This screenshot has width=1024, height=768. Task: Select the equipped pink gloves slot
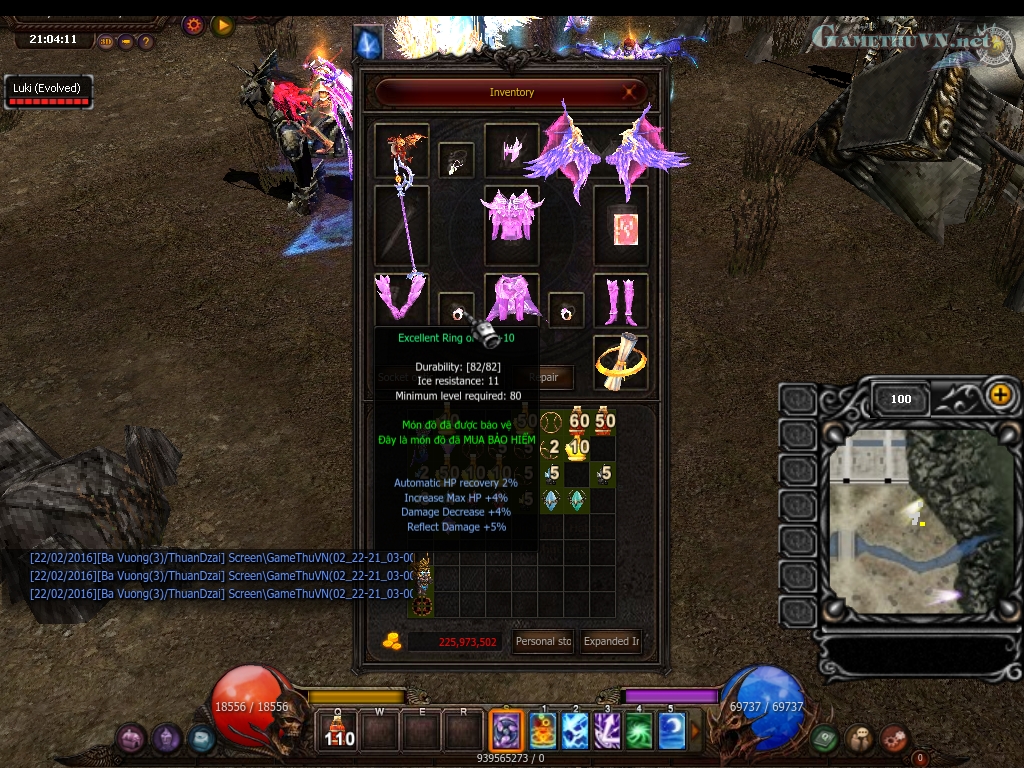pos(401,299)
